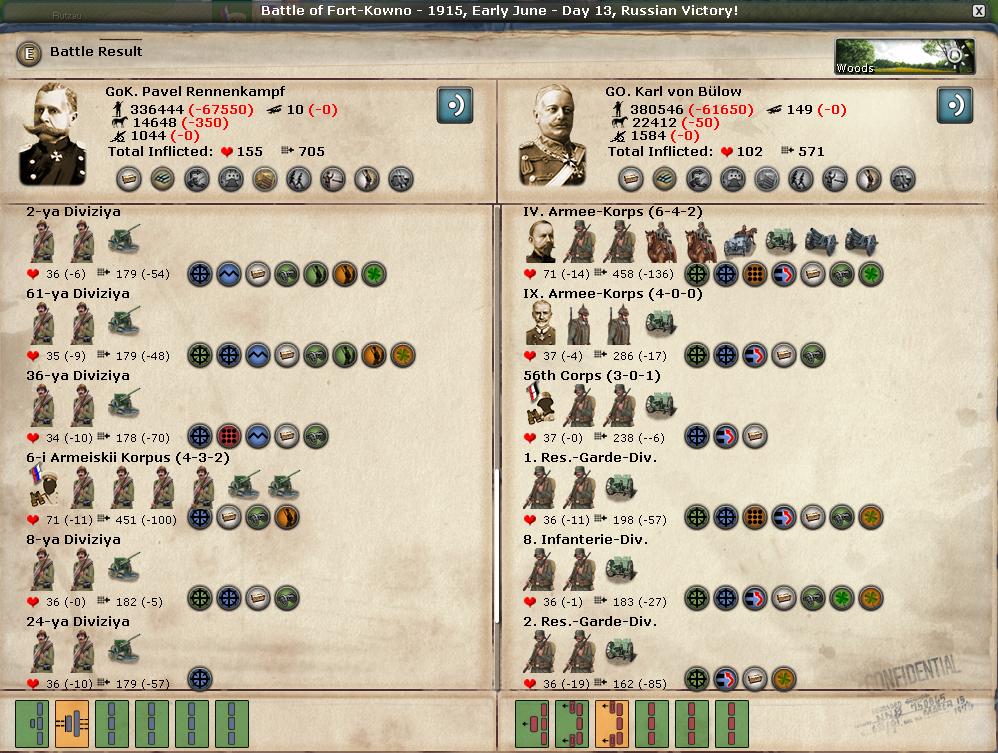Click Pavel Rennenkampf's commander portrait
The width and height of the screenshot is (998, 753).
pyautogui.click(x=53, y=133)
